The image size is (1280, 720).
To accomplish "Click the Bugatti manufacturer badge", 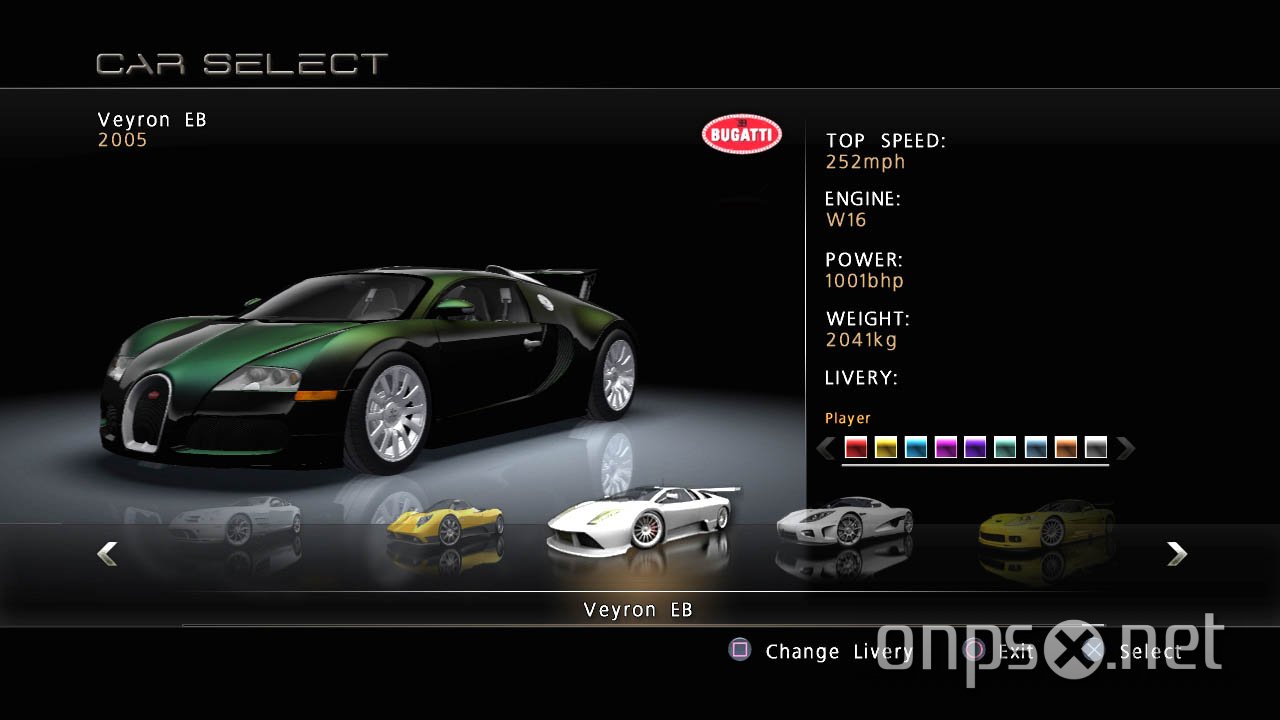I will (741, 133).
